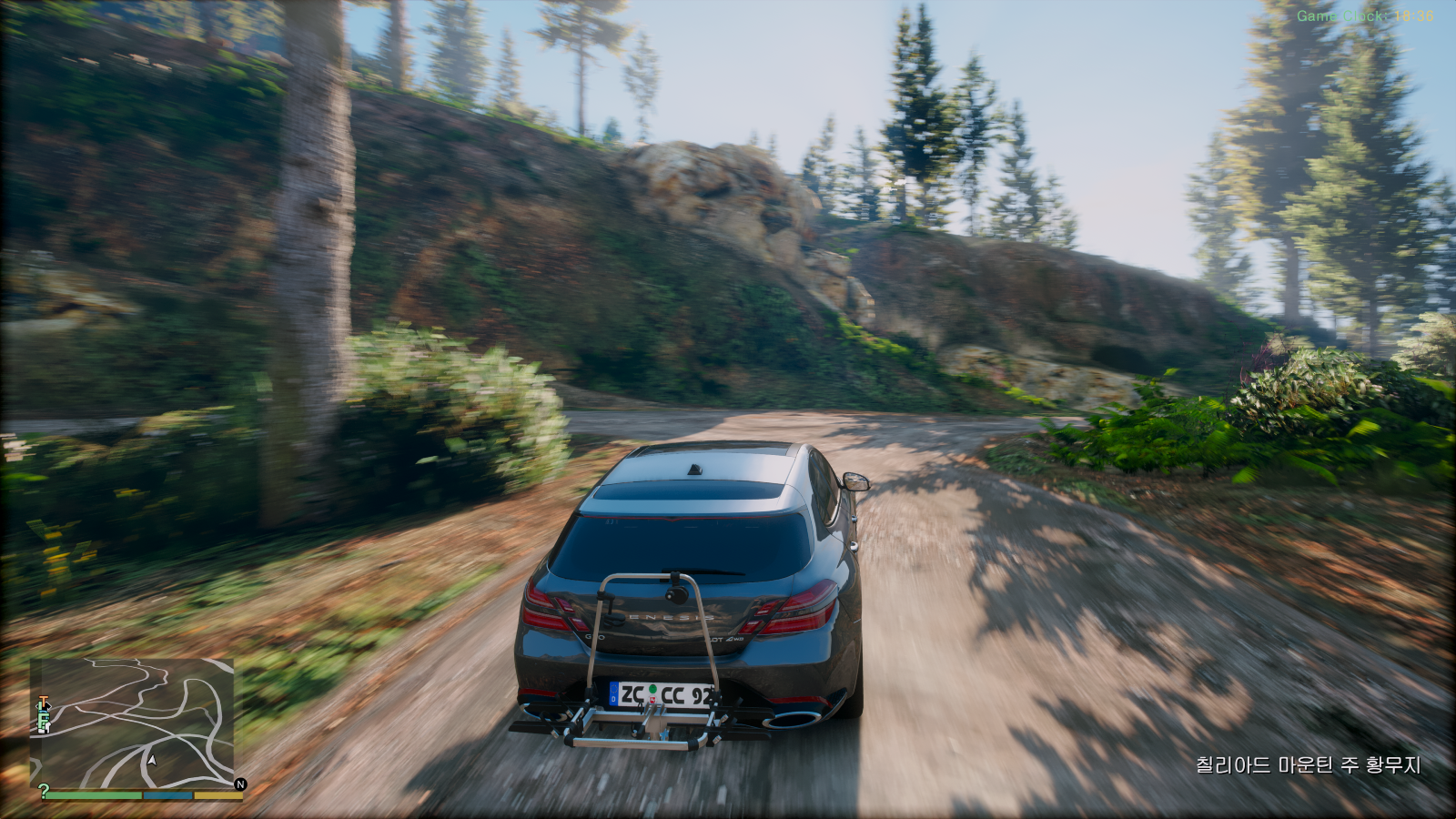
Task: Click the minimap
Action: 132,723
